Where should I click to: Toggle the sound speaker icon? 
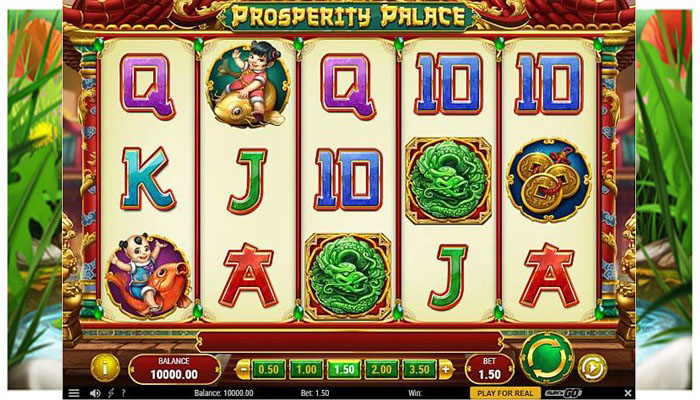point(95,393)
